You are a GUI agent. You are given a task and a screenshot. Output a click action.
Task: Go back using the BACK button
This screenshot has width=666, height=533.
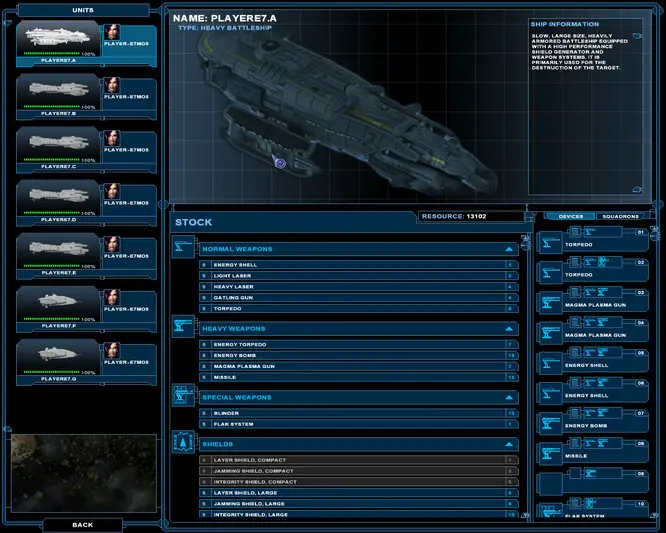click(82, 524)
